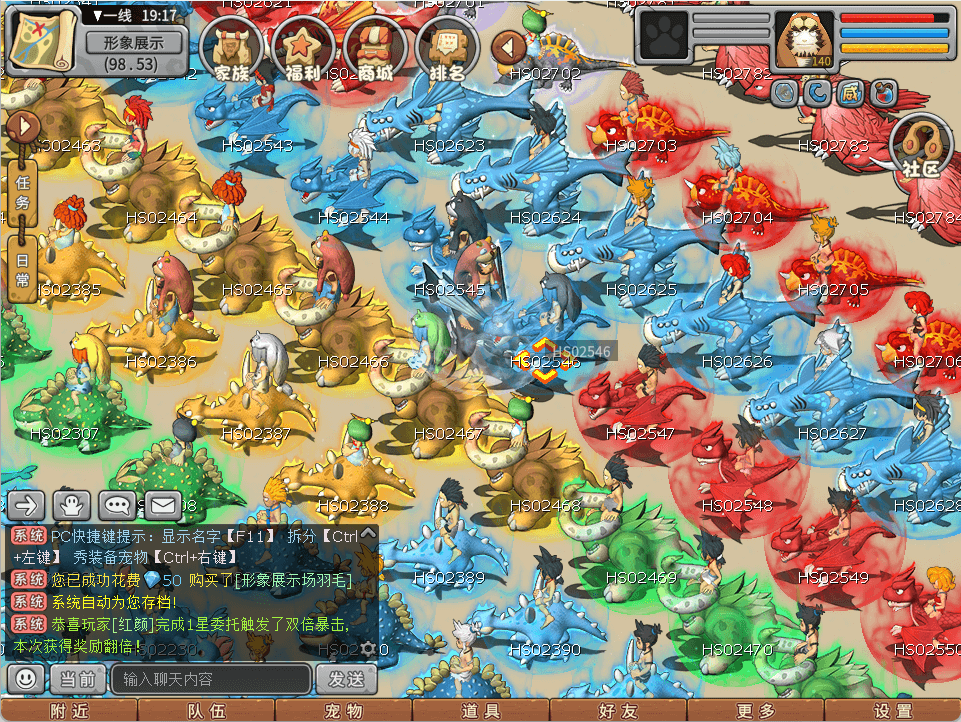The image size is (961, 722).
Task: View the 排名 rankings board
Action: tap(448, 49)
